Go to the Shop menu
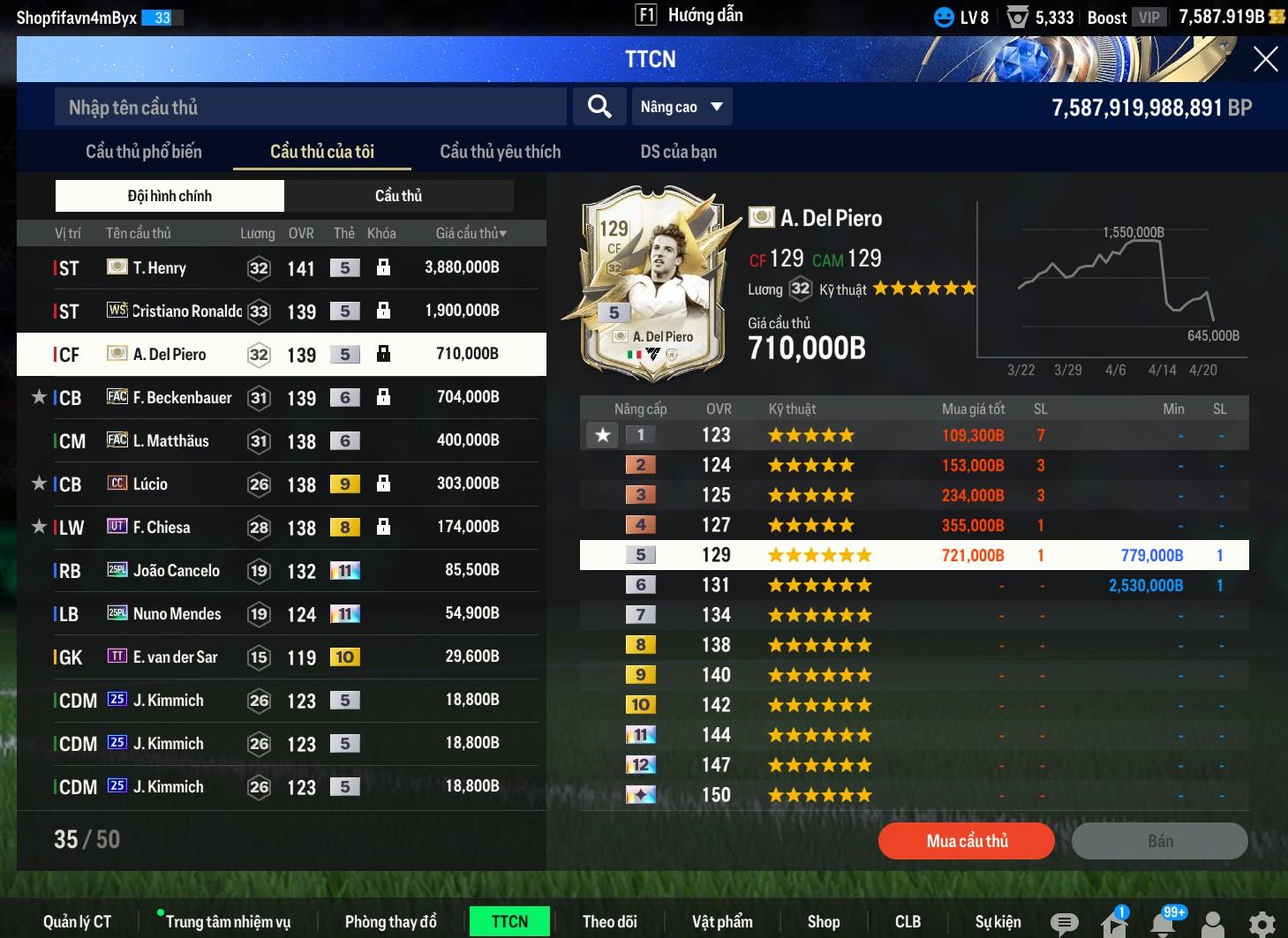This screenshot has height=938, width=1288. pos(823,921)
